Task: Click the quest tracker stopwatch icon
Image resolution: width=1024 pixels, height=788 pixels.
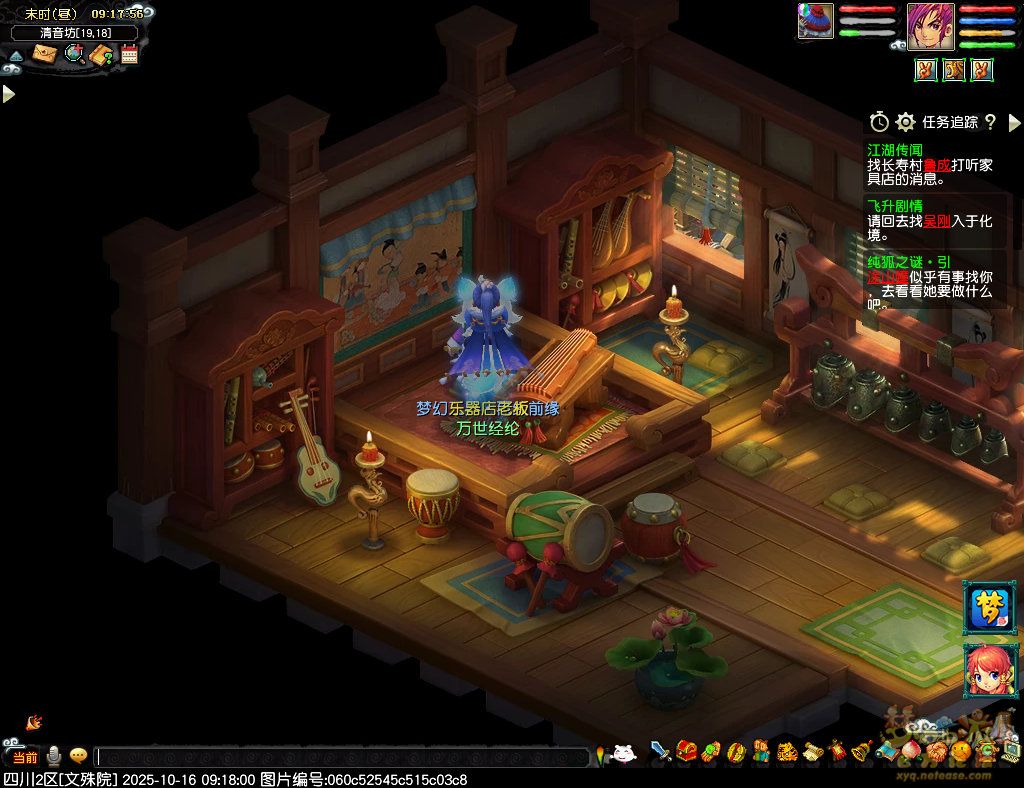Action: [879, 122]
